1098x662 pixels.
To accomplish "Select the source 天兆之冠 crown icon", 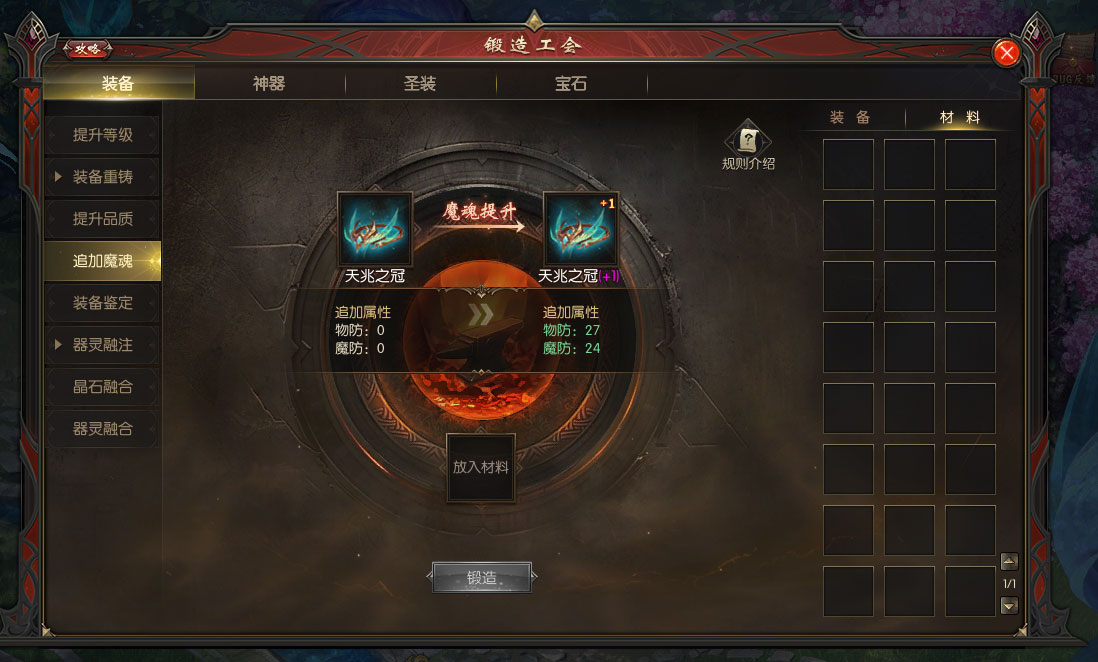I will [x=375, y=229].
